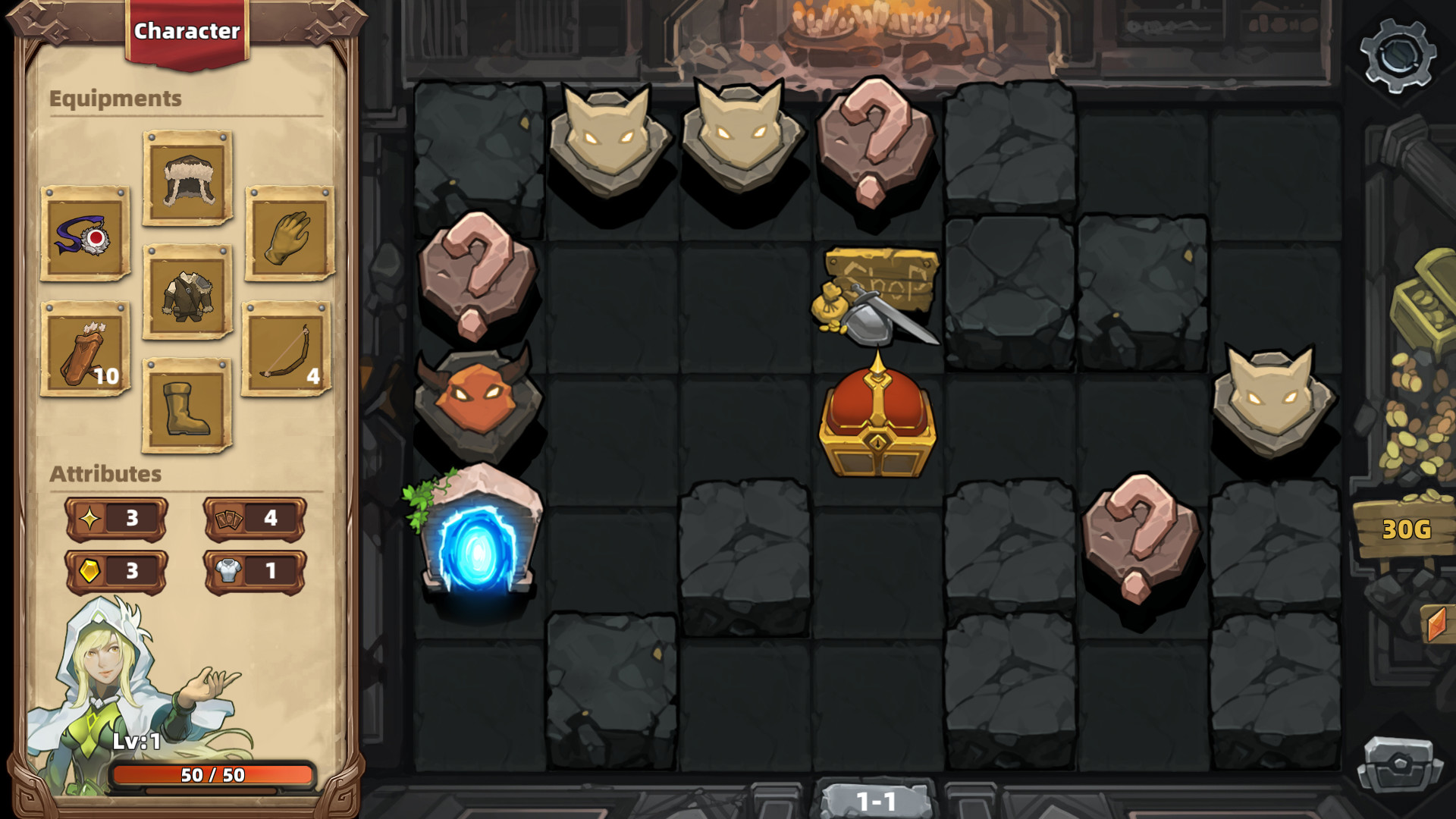Open the boots equipment slot
1456x819 pixels.
(x=187, y=409)
